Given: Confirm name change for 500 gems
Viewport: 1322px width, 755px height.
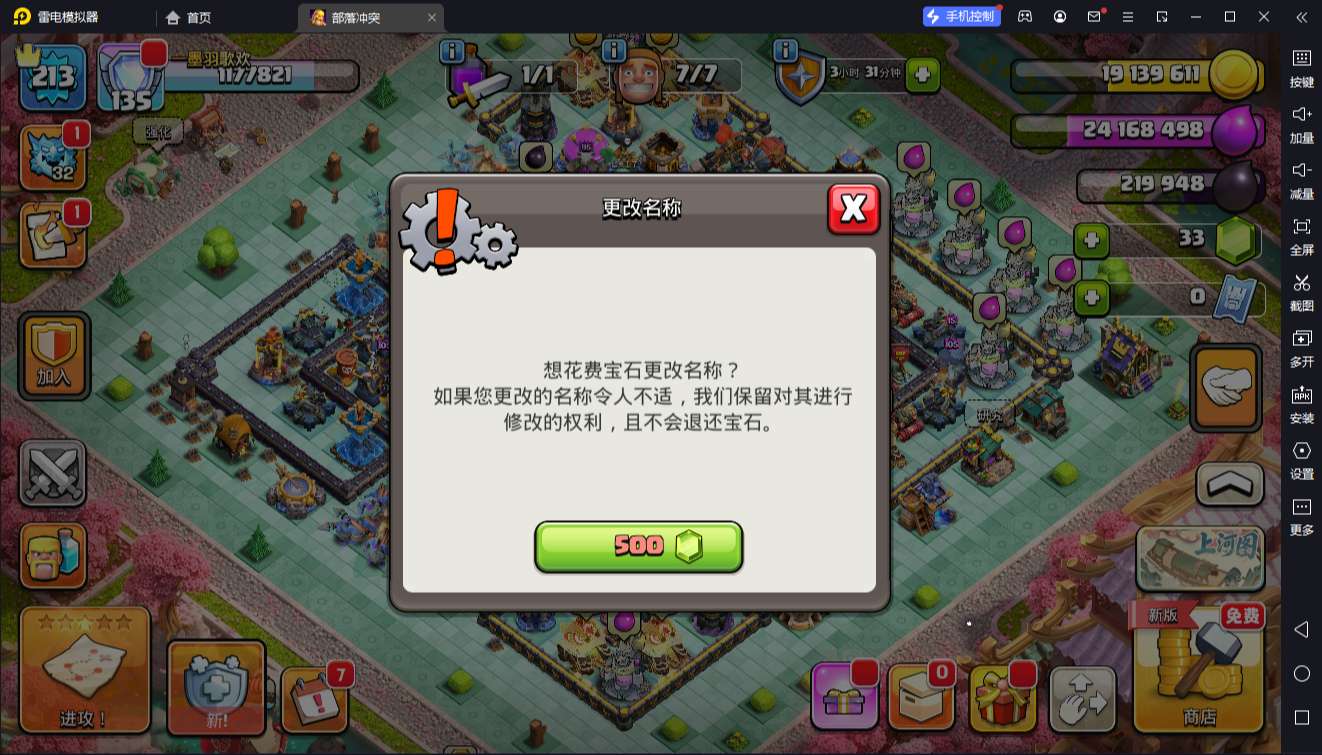Looking at the screenshot, I should (639, 547).
